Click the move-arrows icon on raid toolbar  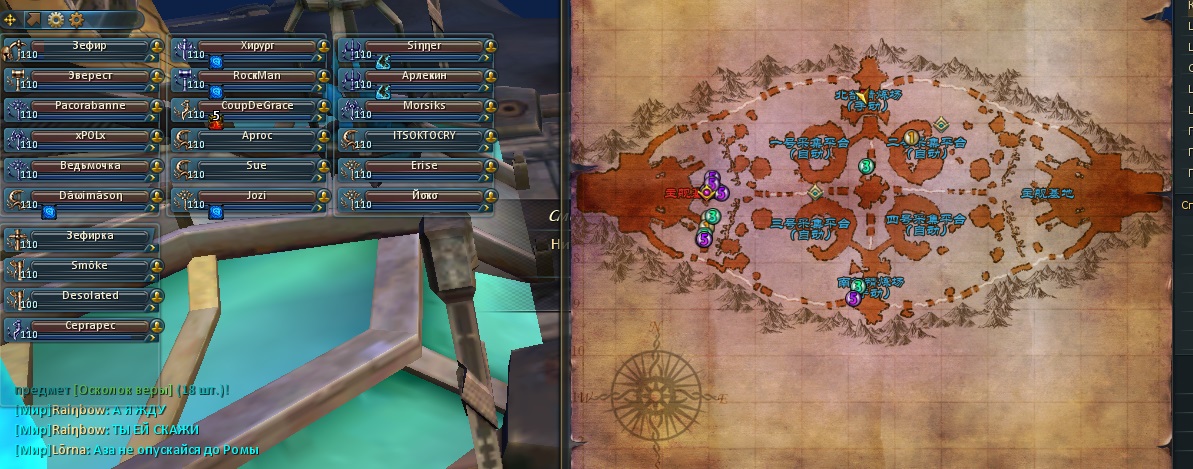(x=11, y=19)
